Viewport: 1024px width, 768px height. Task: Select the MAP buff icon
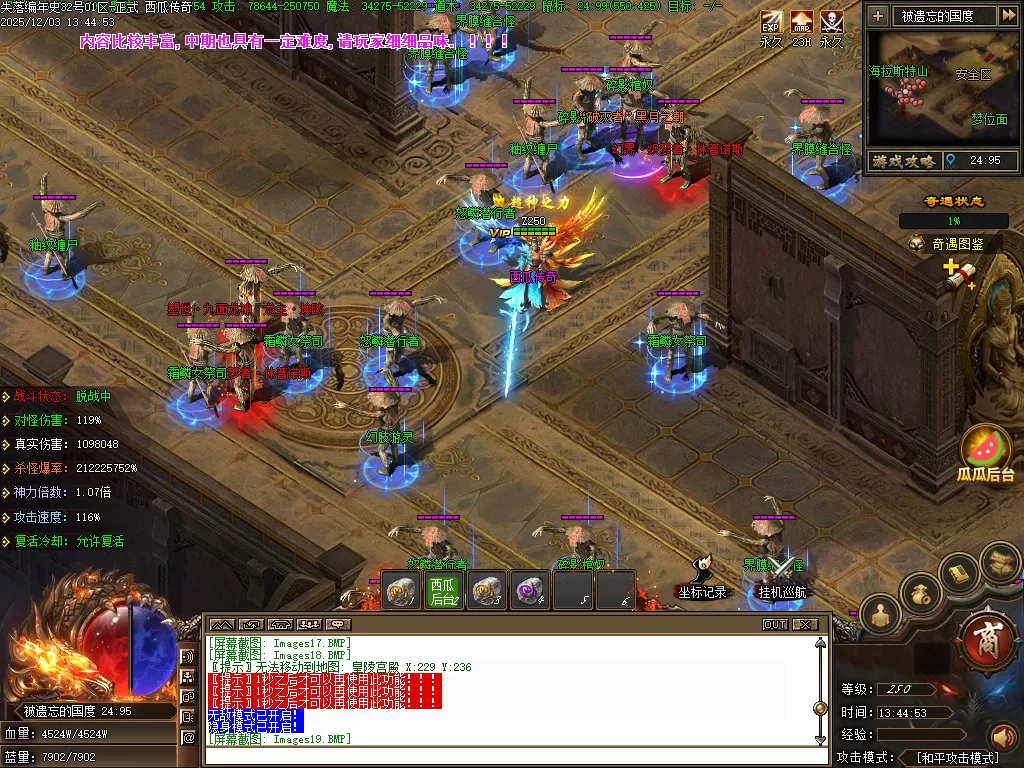pyautogui.click(x=801, y=21)
